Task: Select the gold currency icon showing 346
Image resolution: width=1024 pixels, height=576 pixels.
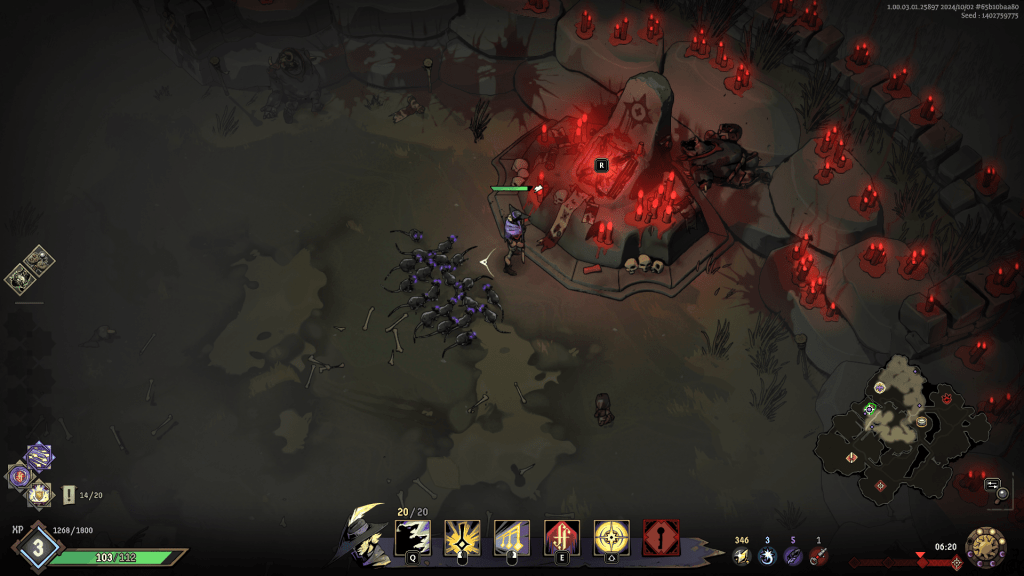Action: pos(741,555)
